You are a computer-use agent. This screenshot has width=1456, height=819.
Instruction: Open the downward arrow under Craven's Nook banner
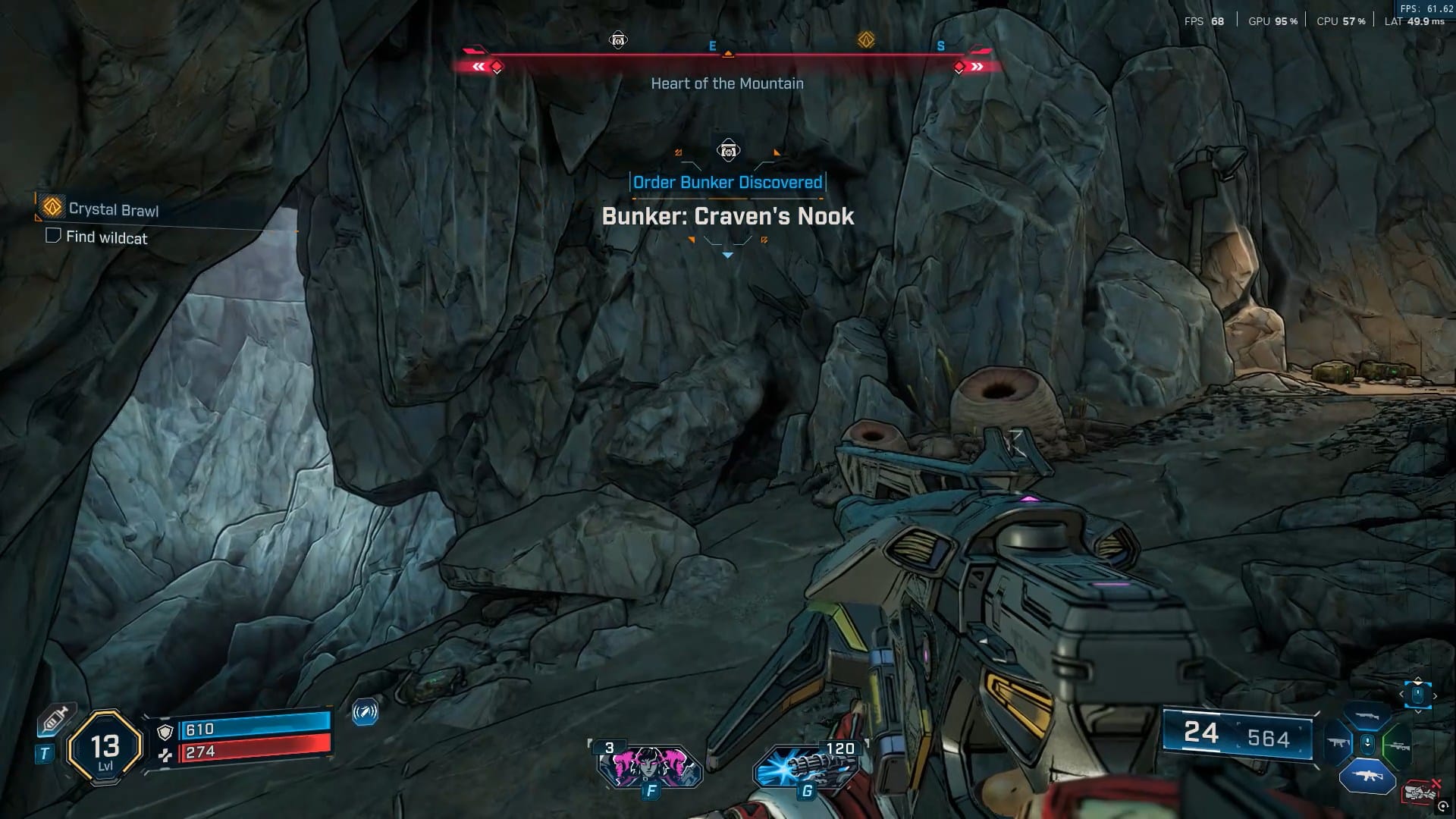pos(727,256)
